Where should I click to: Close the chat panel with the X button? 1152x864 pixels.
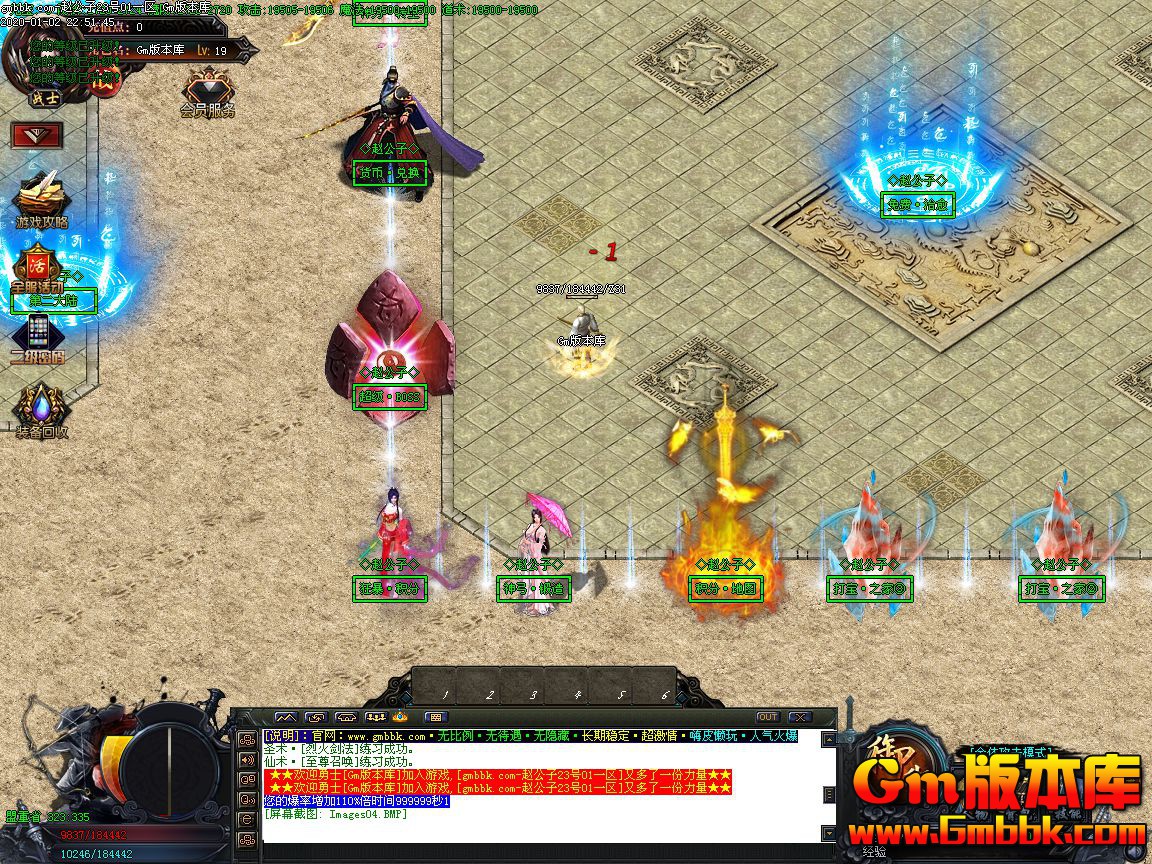pyautogui.click(x=799, y=717)
